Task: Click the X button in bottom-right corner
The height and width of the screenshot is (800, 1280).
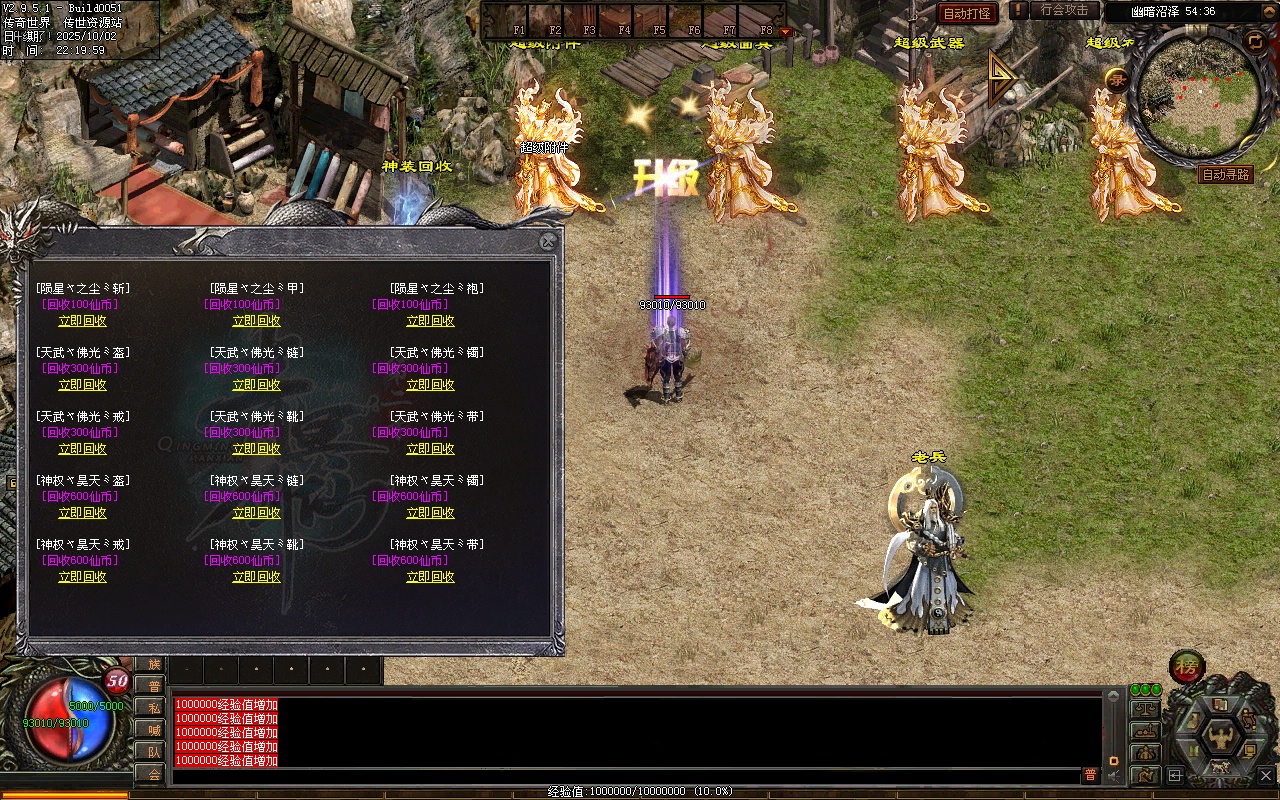Action: pyautogui.click(x=1266, y=775)
